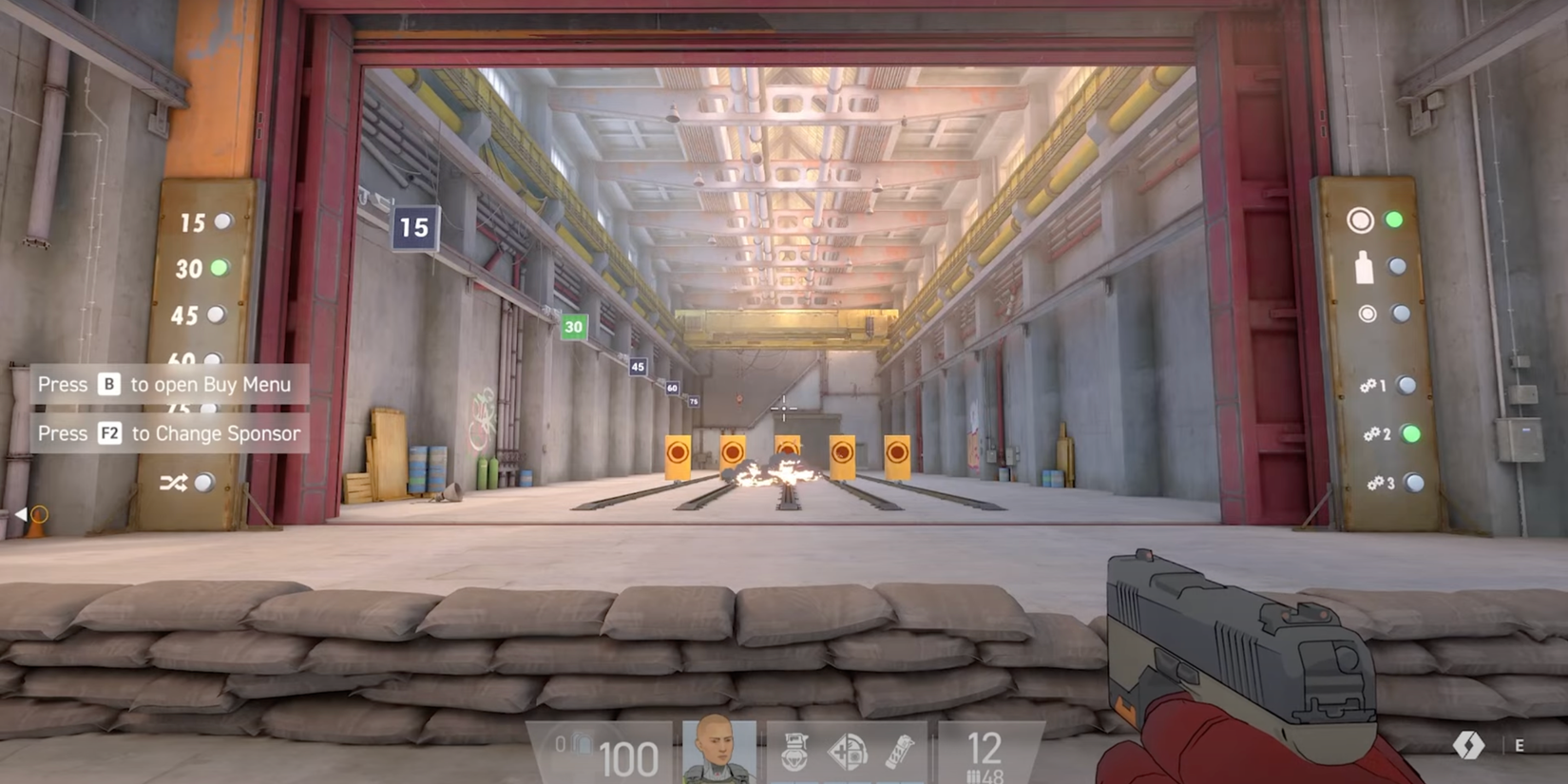
Task: Click the character portrait in the HUD
Action: (717, 750)
